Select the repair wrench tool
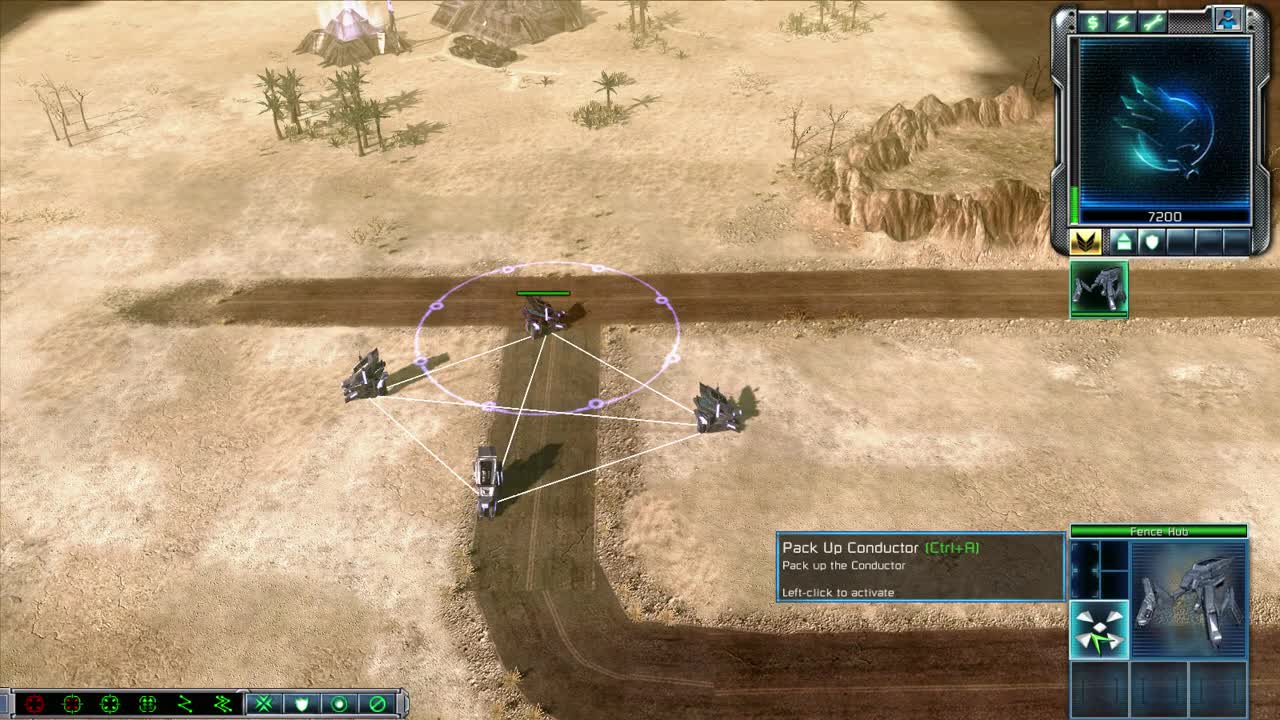 click(1154, 20)
